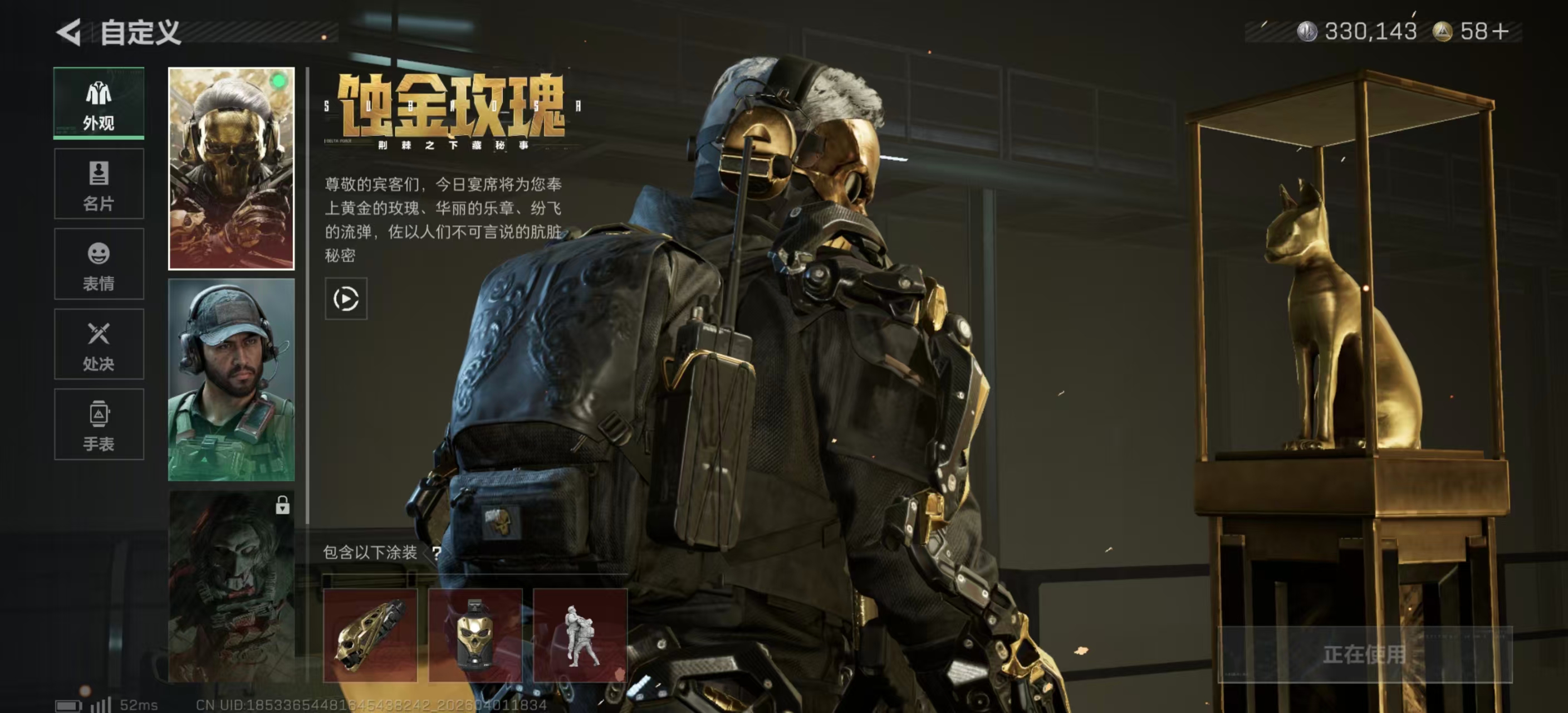This screenshot has height=713, width=1568.
Task: View the gold skull knife item
Action: pos(370,635)
